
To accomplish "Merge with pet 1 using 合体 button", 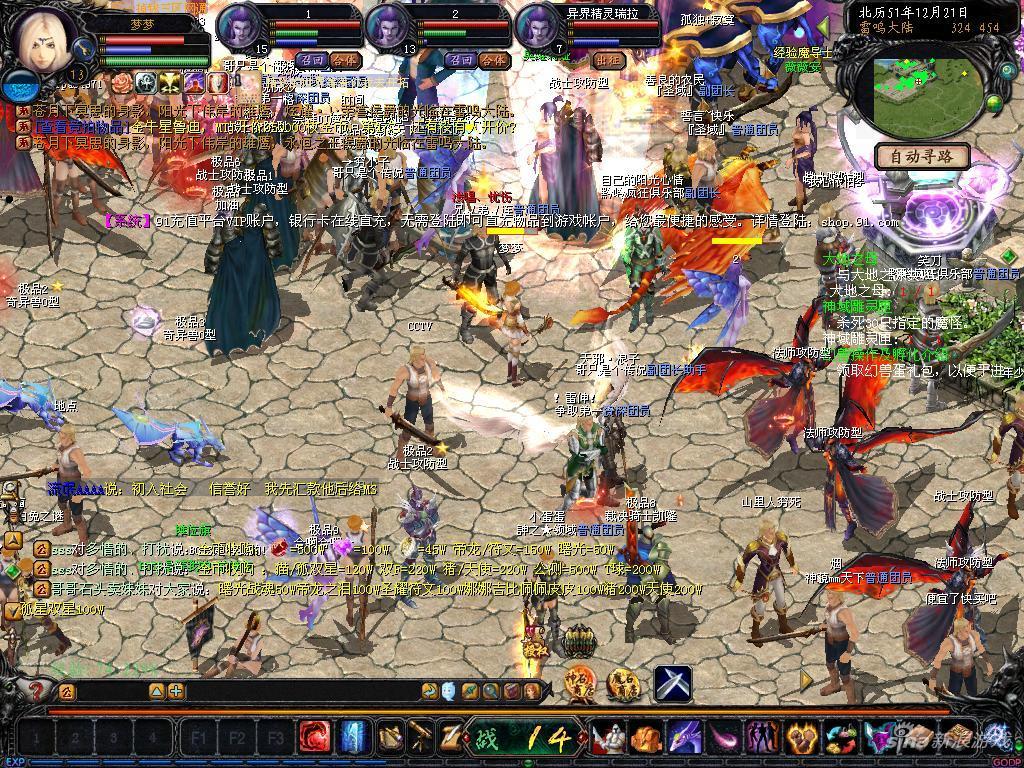I will pos(343,60).
